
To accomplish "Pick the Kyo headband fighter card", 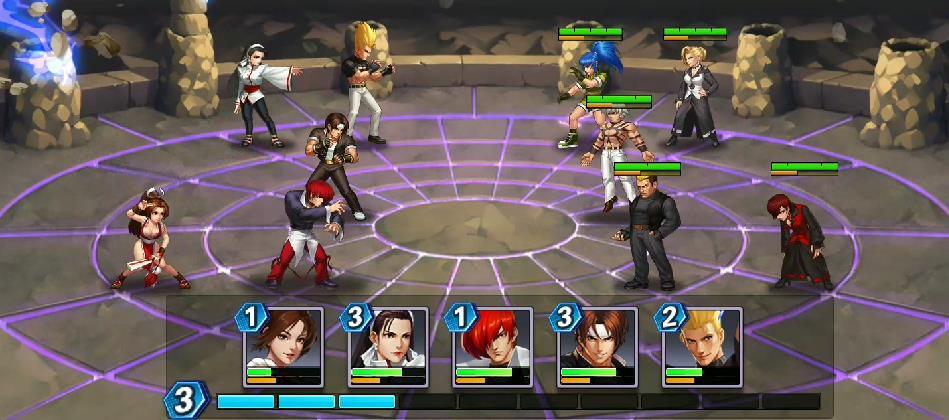I will [598, 346].
